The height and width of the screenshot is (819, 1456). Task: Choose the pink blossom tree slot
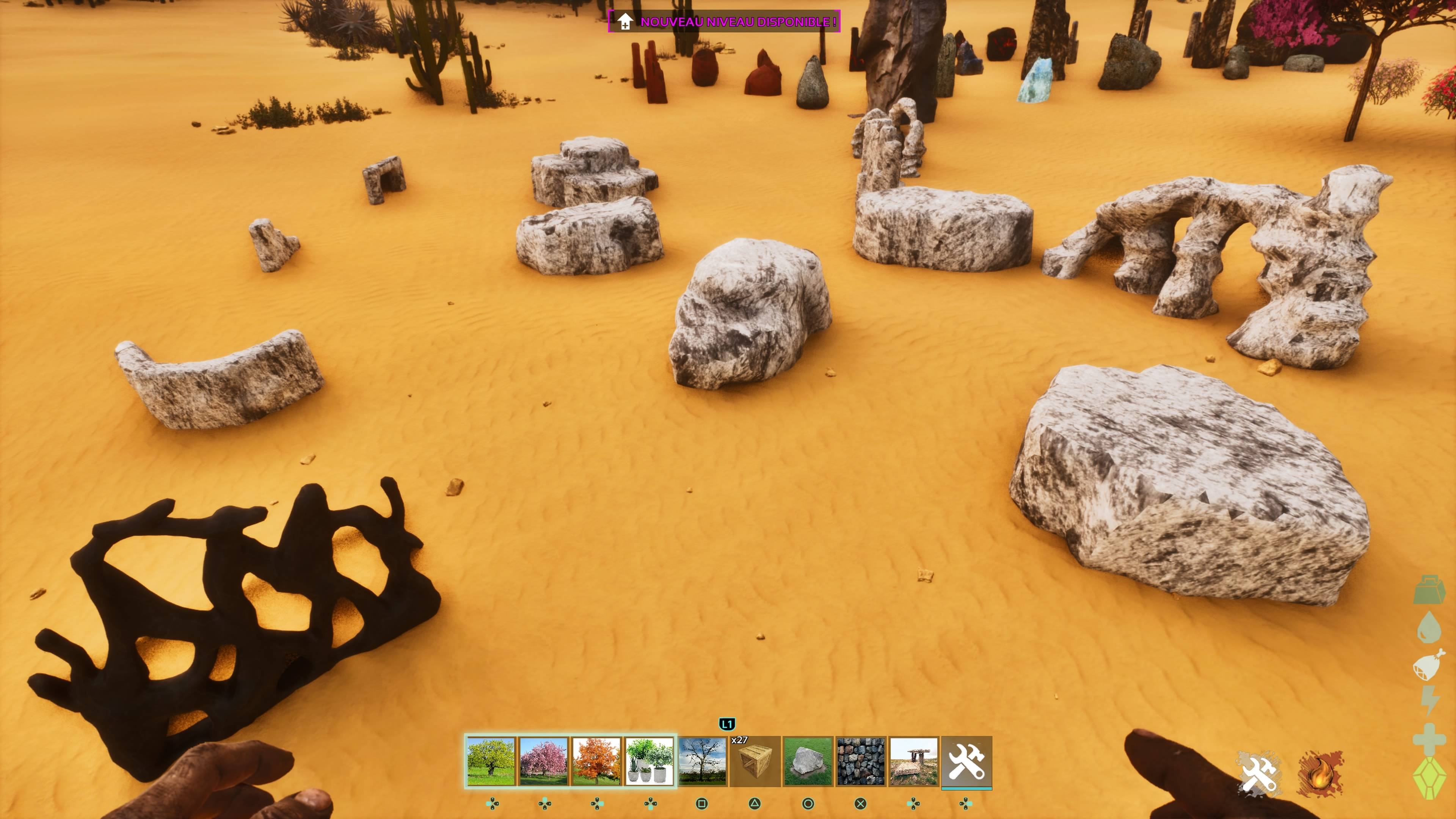click(543, 761)
